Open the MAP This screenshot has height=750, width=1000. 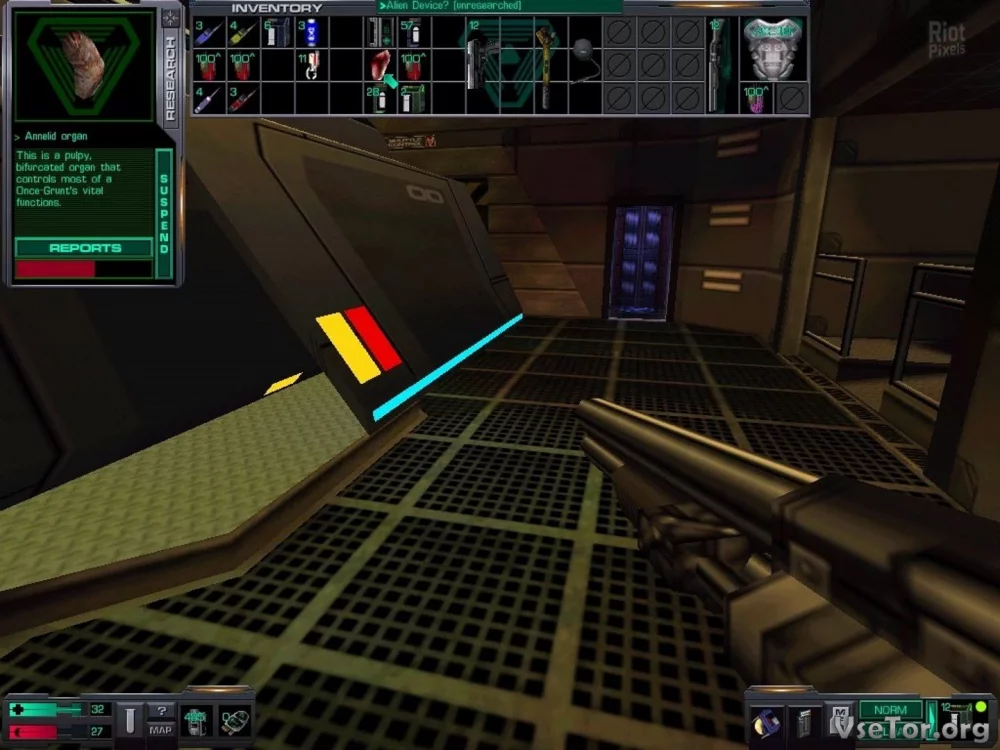(161, 727)
